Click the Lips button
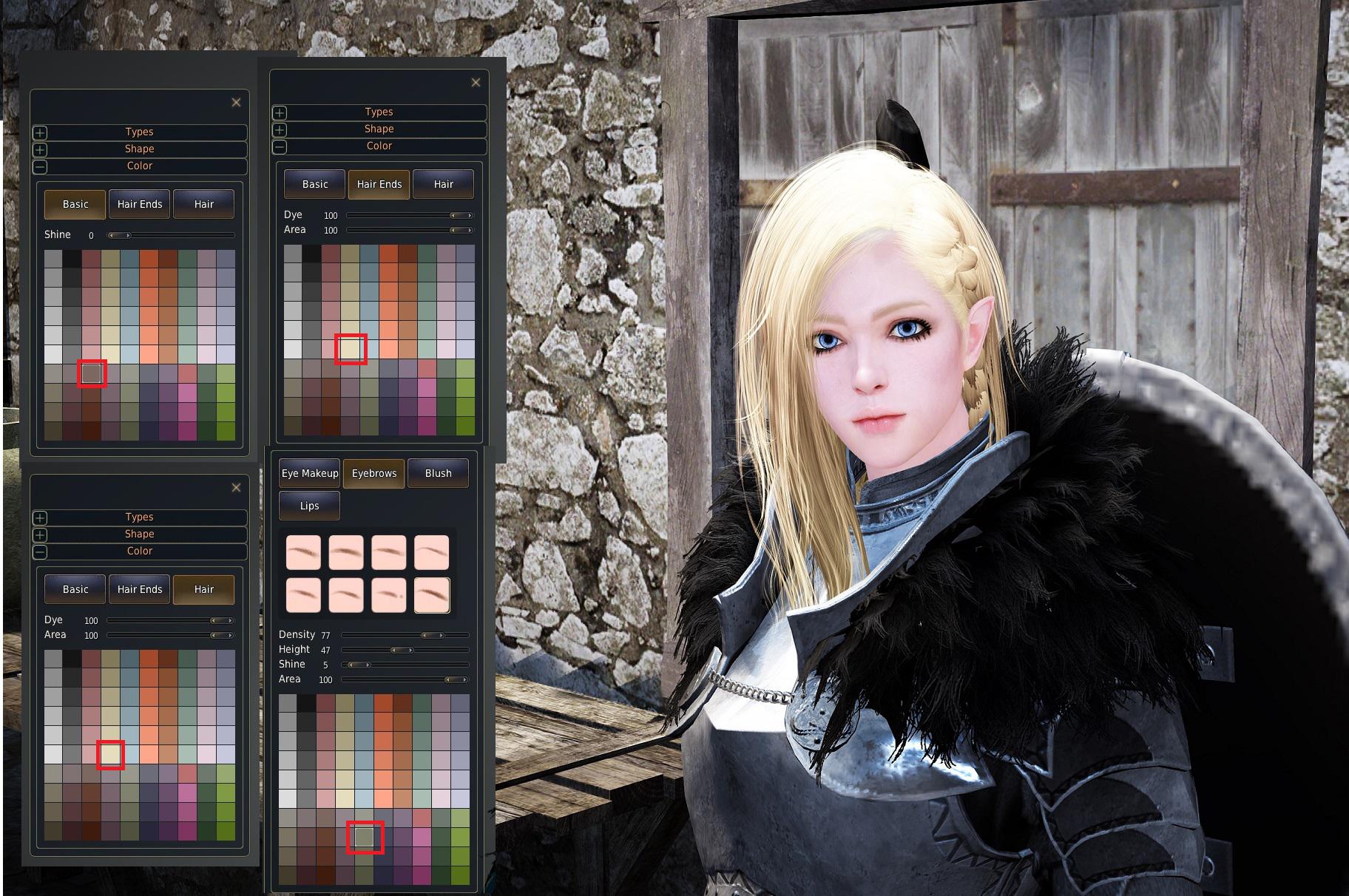The image size is (1349, 896). coord(309,505)
